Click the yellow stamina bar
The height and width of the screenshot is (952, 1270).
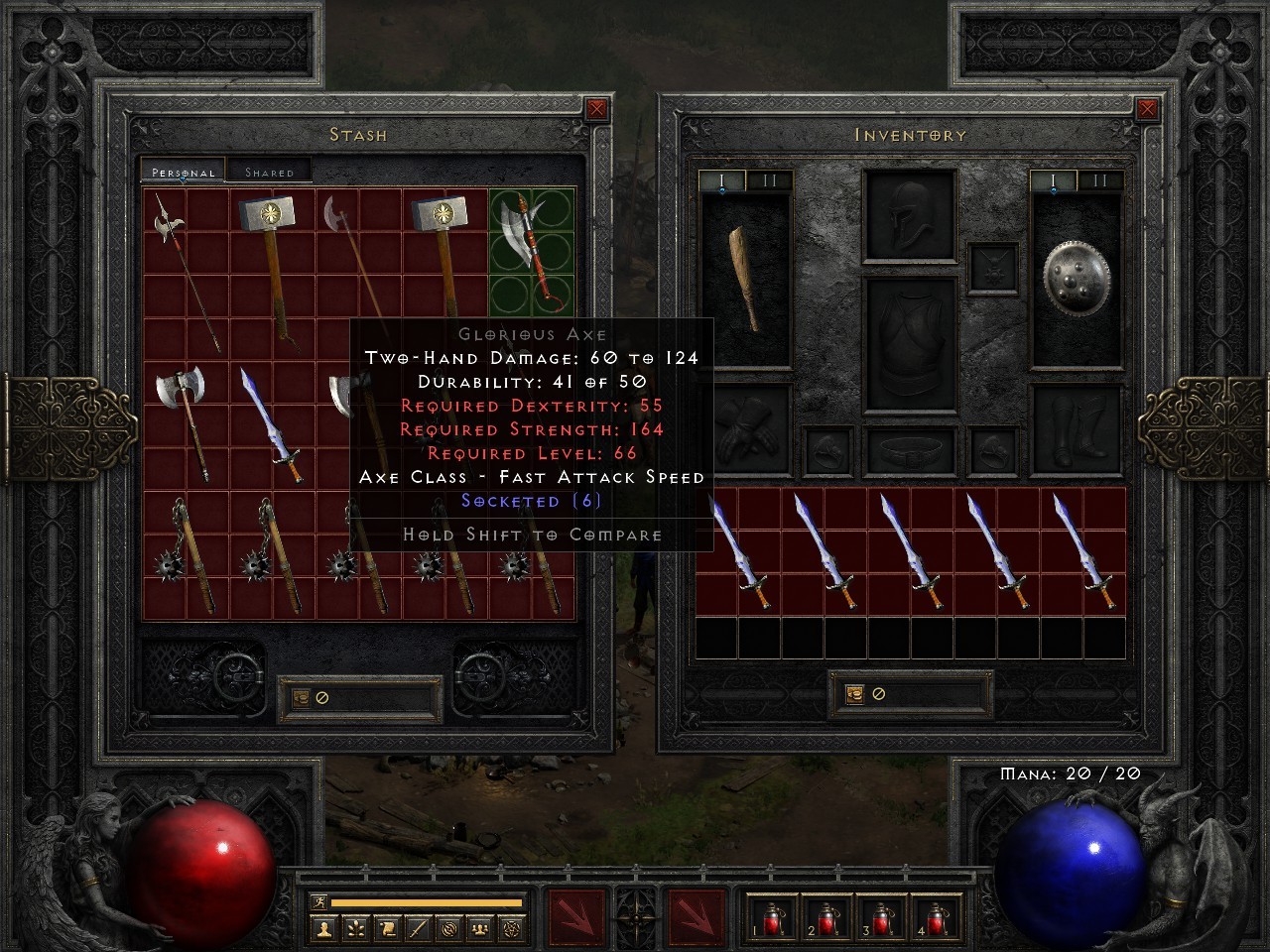[427, 902]
